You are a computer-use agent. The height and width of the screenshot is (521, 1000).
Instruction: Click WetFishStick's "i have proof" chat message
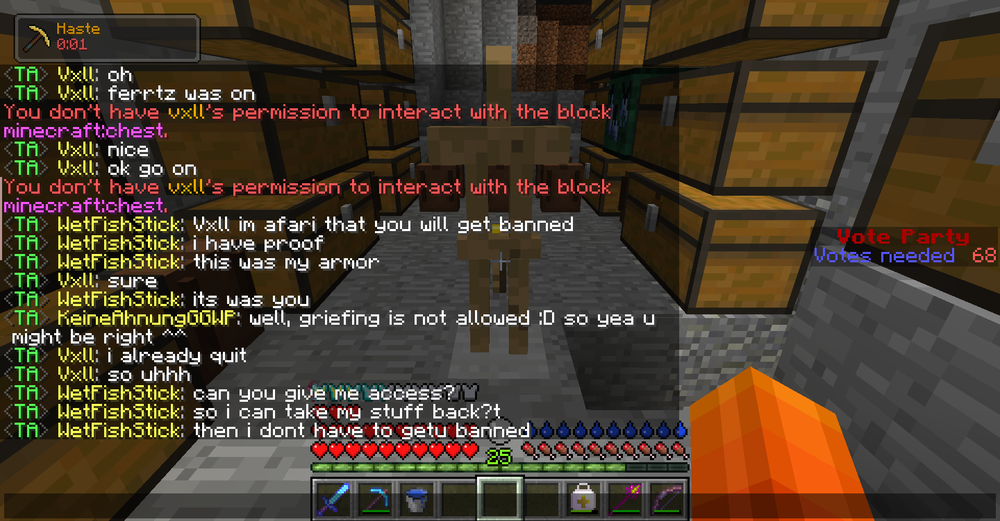click(258, 244)
